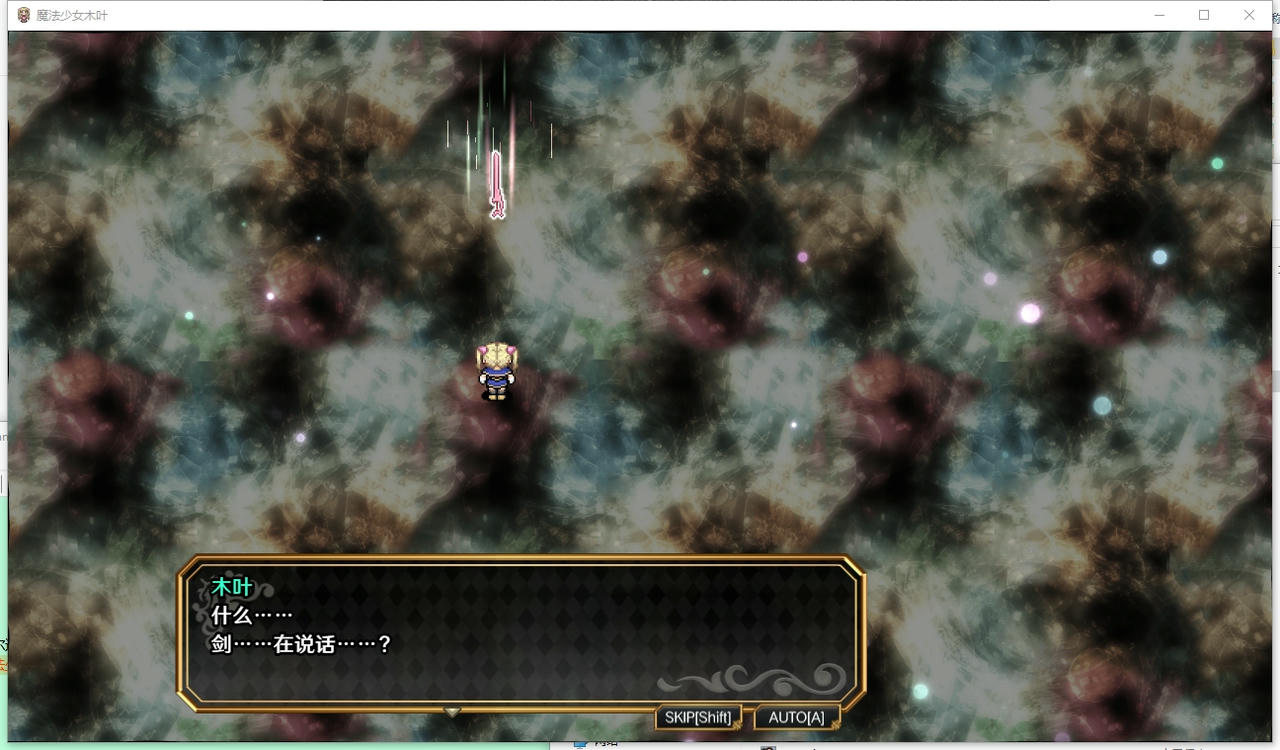Activate the SKIP[Shift] dialogue button
1280x750 pixels.
pos(698,717)
